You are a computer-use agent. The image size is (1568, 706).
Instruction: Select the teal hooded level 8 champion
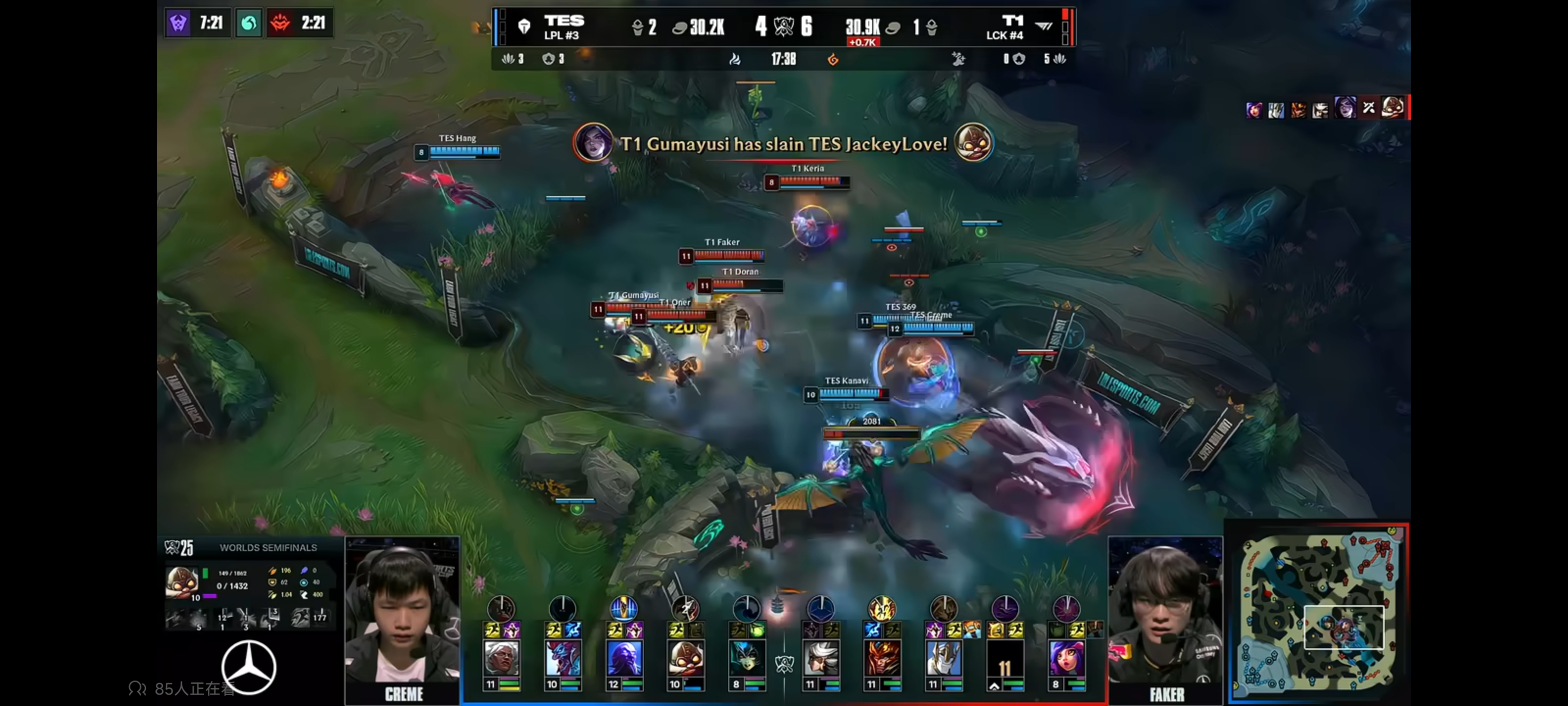point(746,658)
